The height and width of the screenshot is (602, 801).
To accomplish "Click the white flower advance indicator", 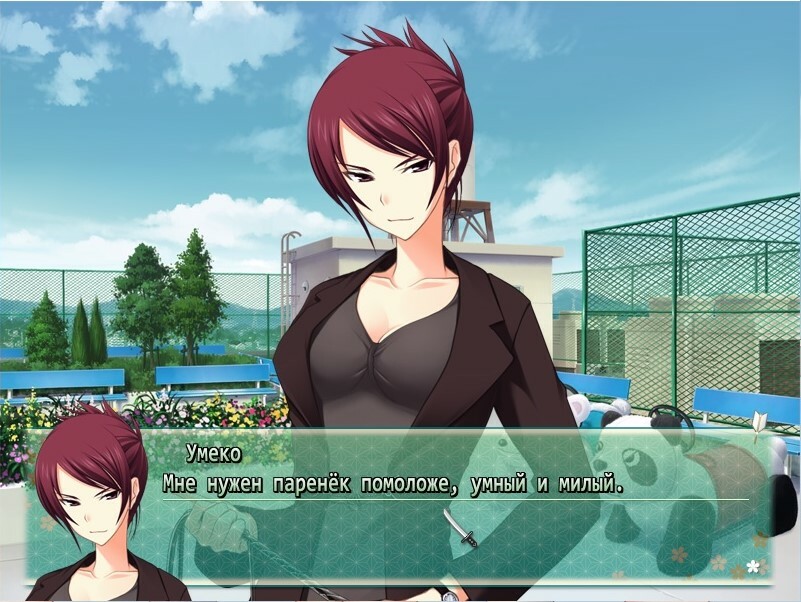I will pos(752,567).
